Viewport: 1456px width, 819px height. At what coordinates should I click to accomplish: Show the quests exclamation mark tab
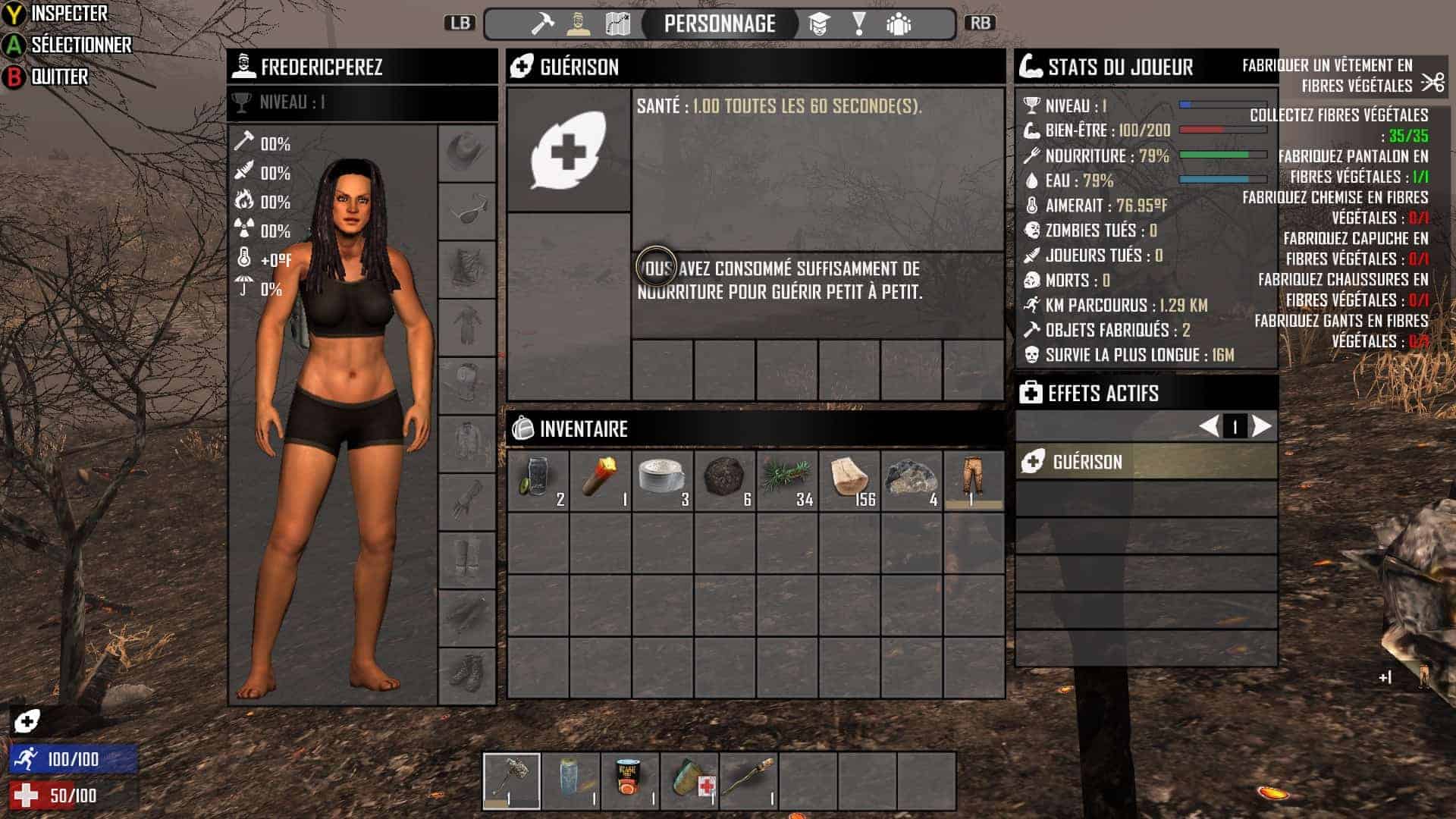[858, 24]
